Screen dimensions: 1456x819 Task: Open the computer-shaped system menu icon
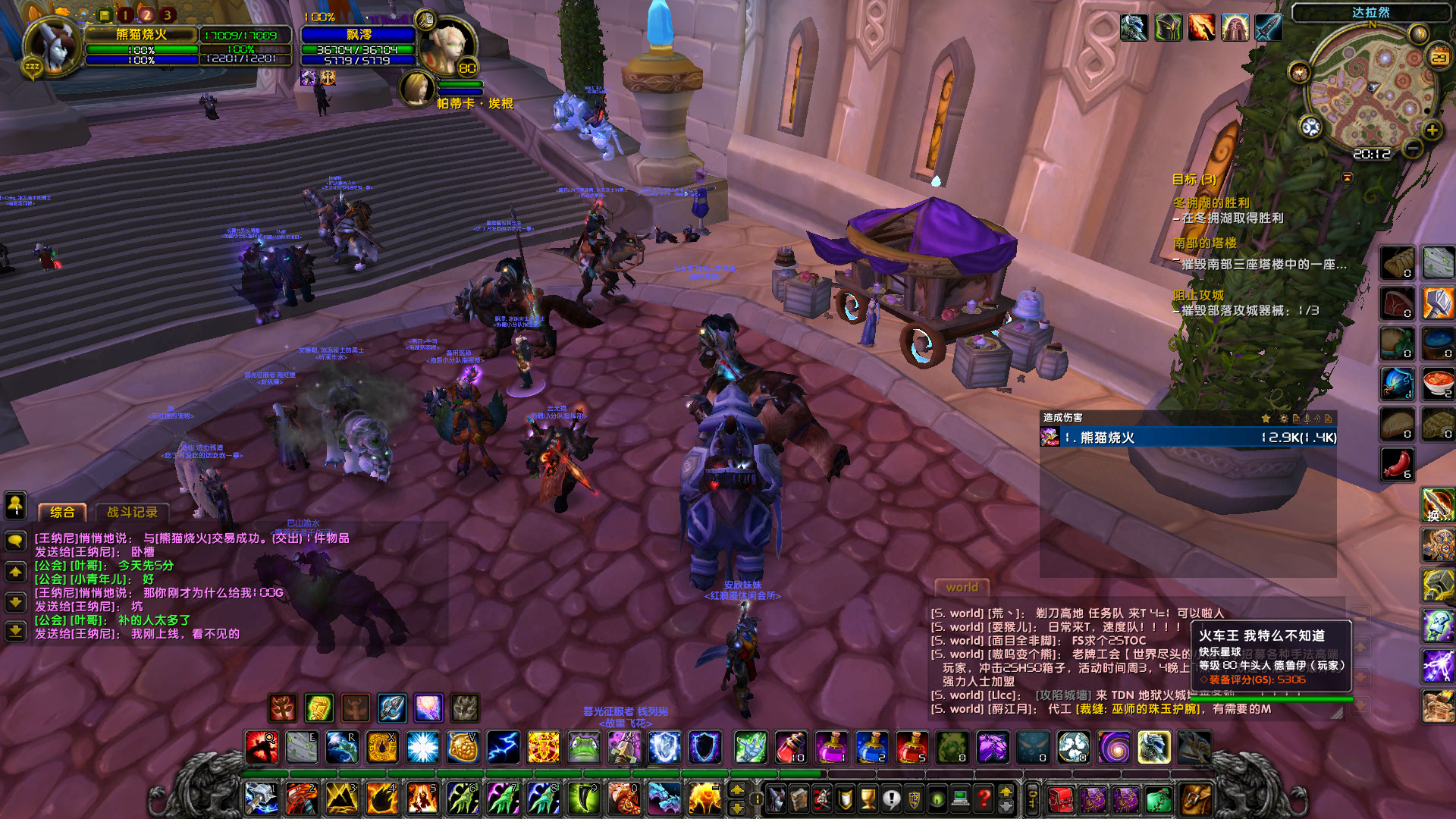click(961, 798)
